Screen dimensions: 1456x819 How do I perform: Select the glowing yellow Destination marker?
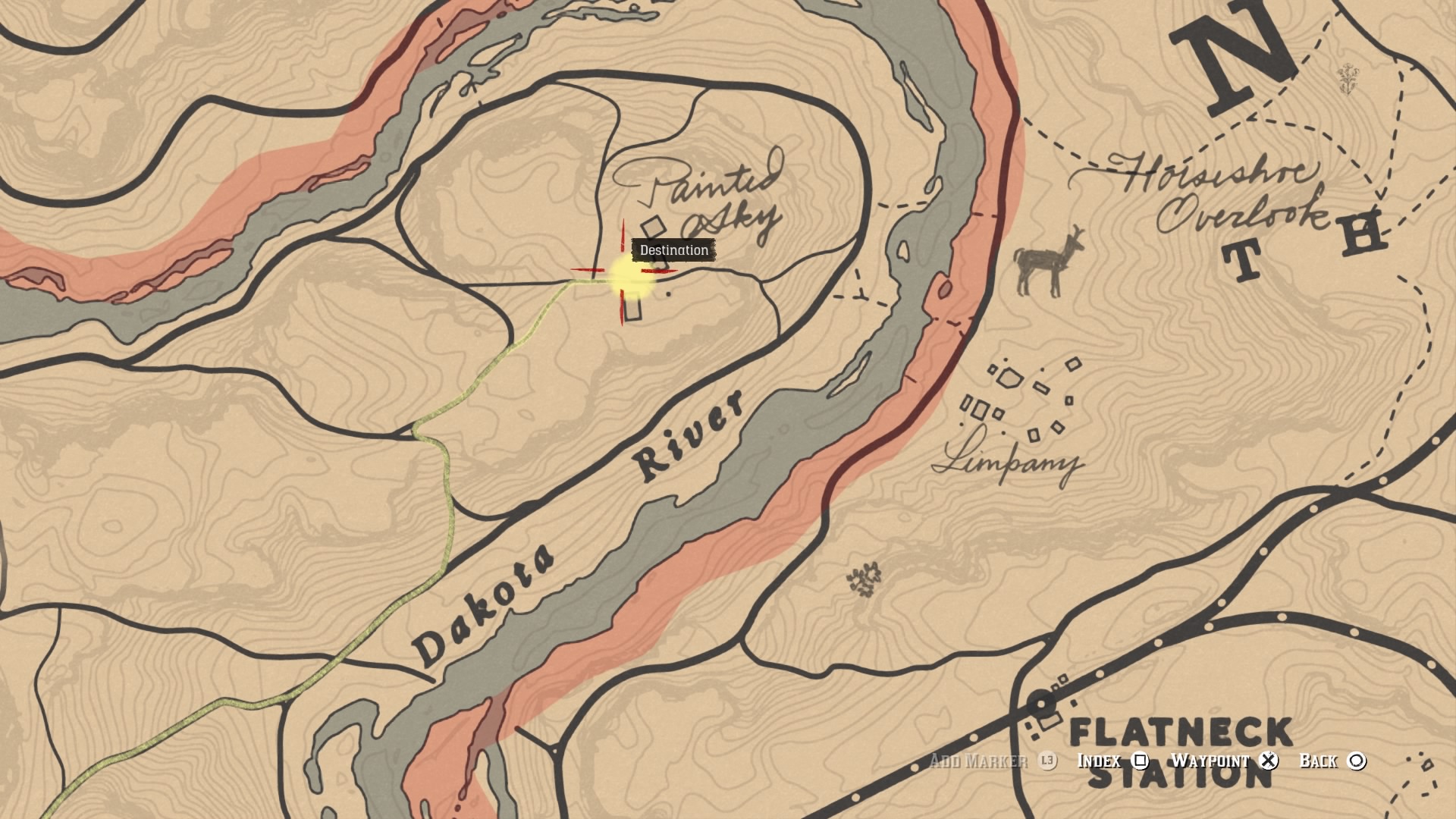point(629,276)
